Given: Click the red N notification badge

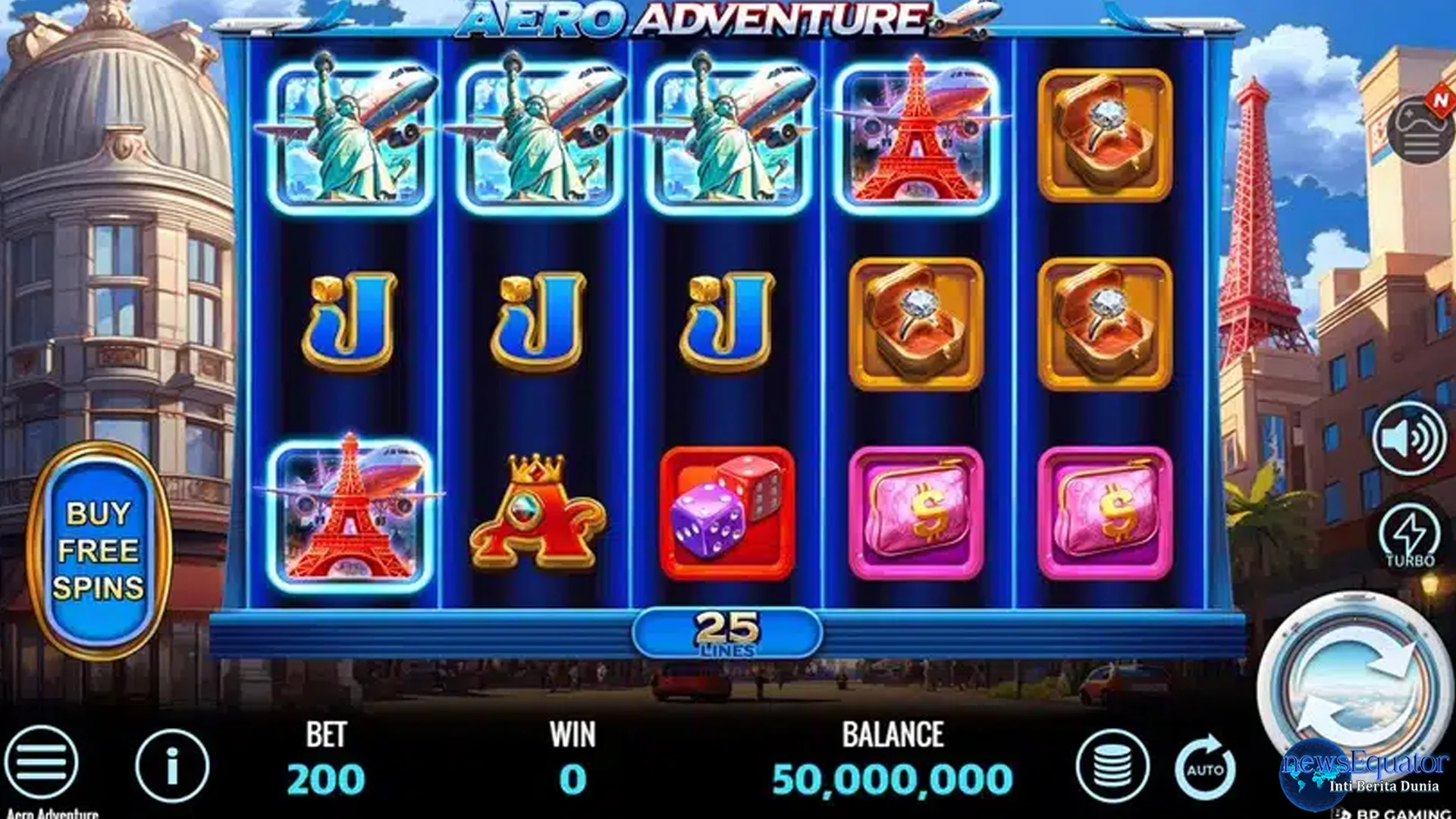Looking at the screenshot, I should point(1439,100).
